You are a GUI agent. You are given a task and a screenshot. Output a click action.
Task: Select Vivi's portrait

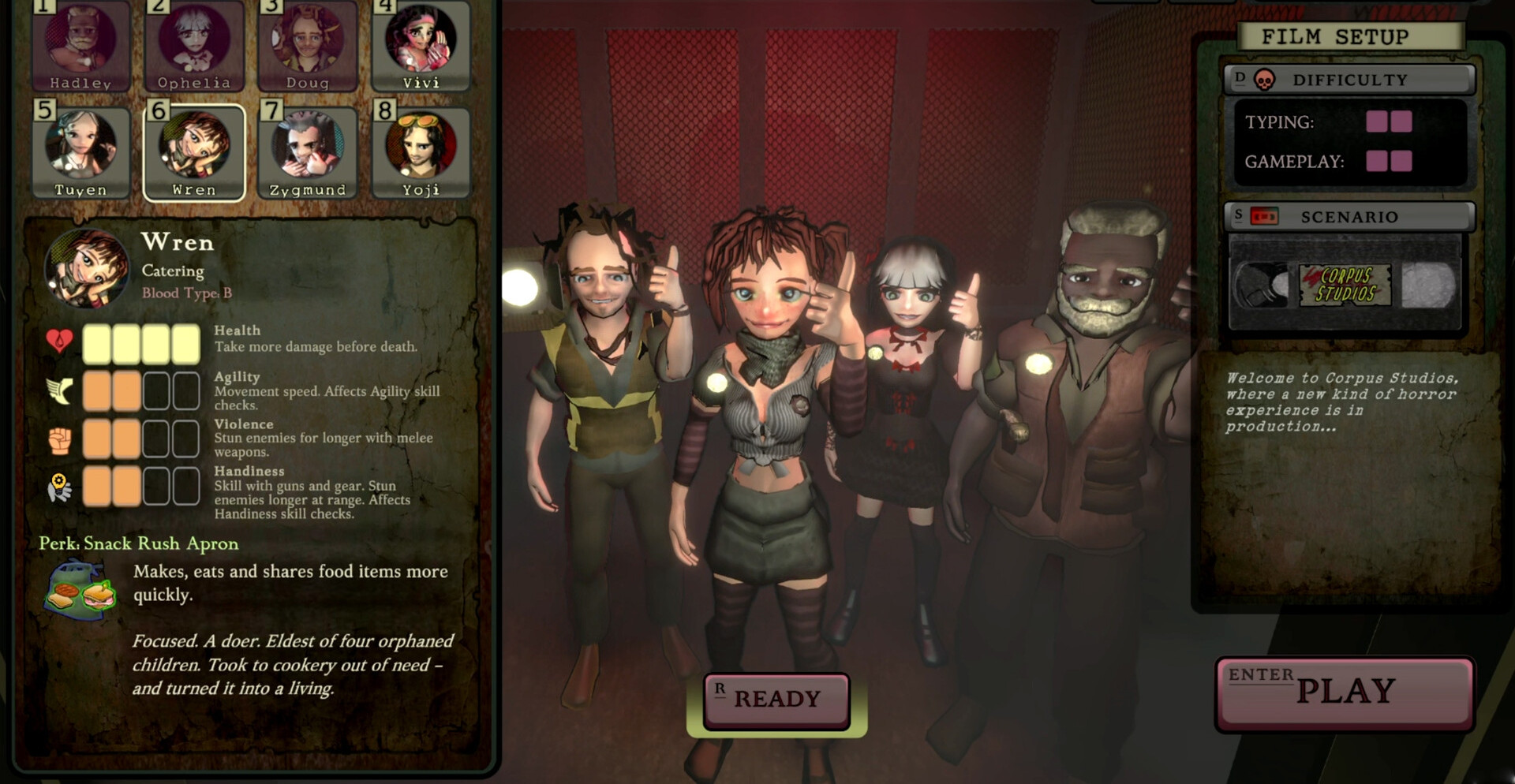point(421,45)
